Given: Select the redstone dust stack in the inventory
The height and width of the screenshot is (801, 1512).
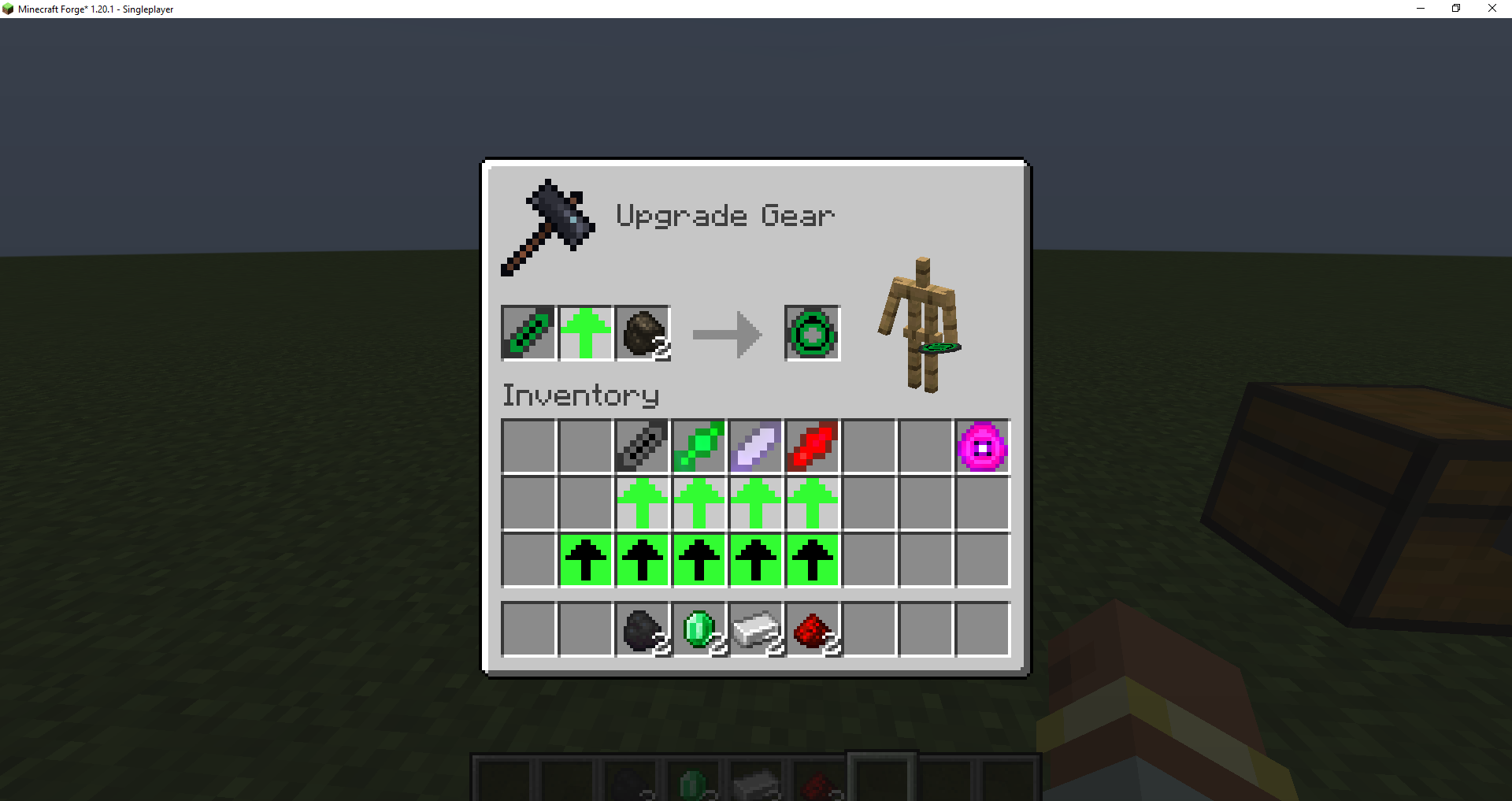Looking at the screenshot, I should coord(812,628).
